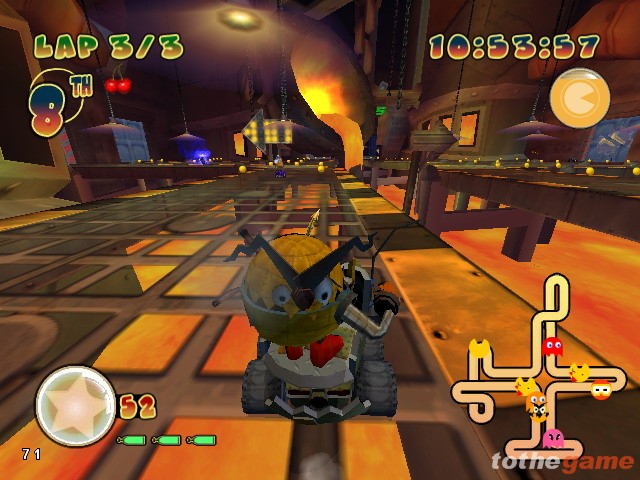Select the pink ghost marker on minimap
The height and width of the screenshot is (480, 640).
(551, 438)
